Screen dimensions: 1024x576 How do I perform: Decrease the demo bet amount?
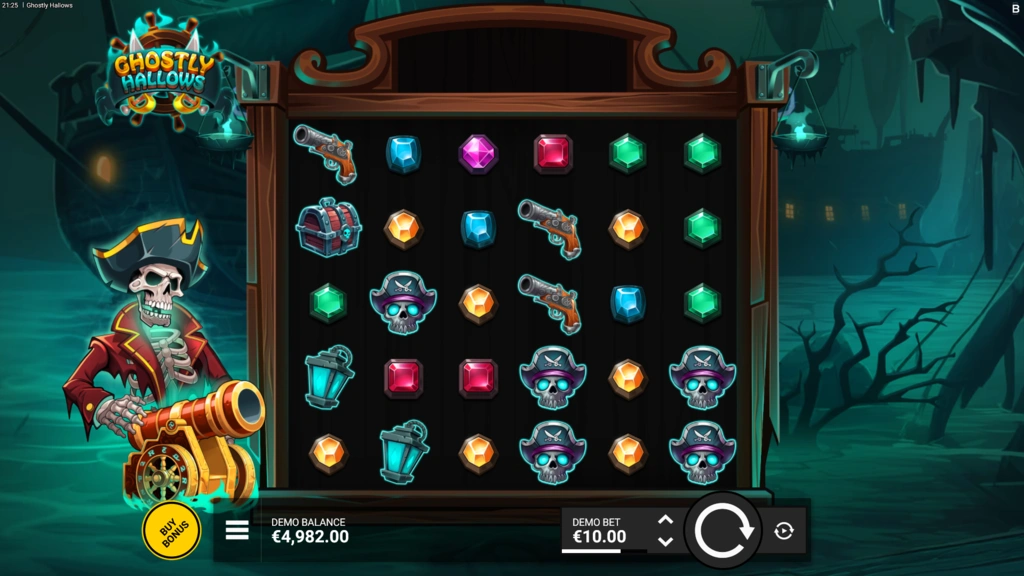(x=665, y=542)
